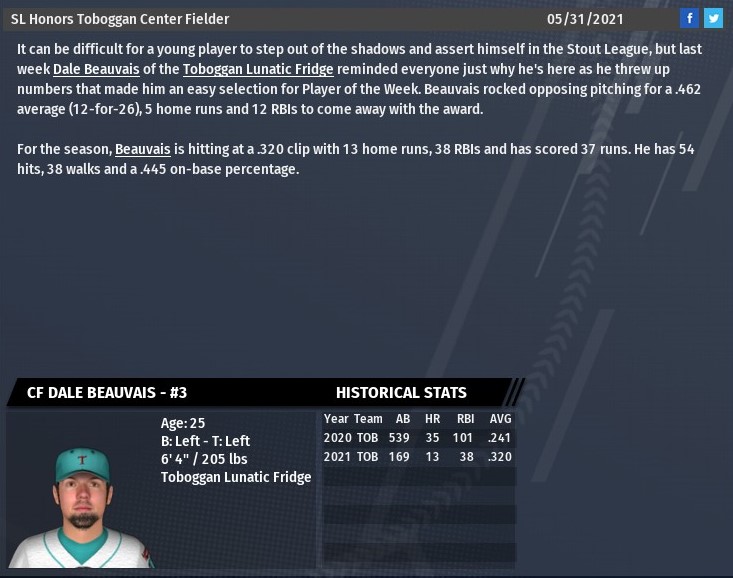Select the 2021 TOB historical stats row
The image size is (733, 578).
418,457
